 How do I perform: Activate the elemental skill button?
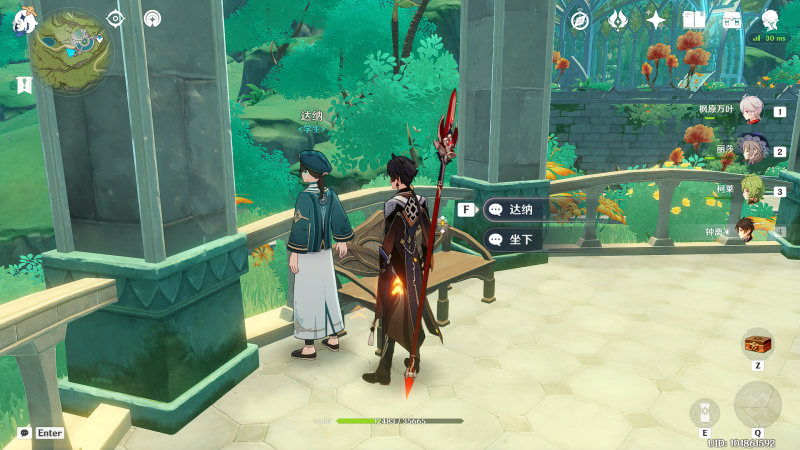tap(704, 412)
